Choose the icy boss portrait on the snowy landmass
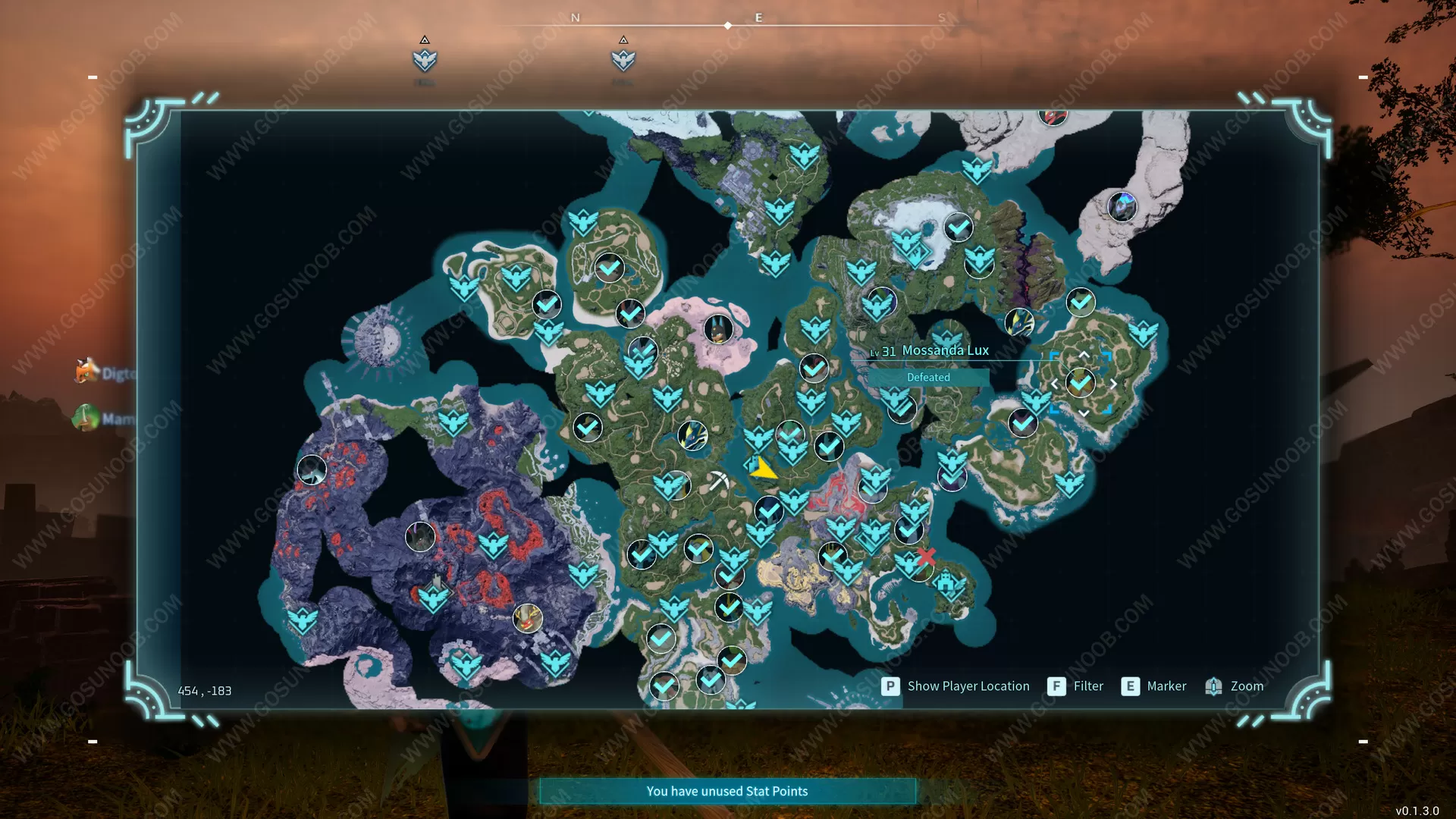This screenshot has height=819, width=1456. click(1122, 206)
